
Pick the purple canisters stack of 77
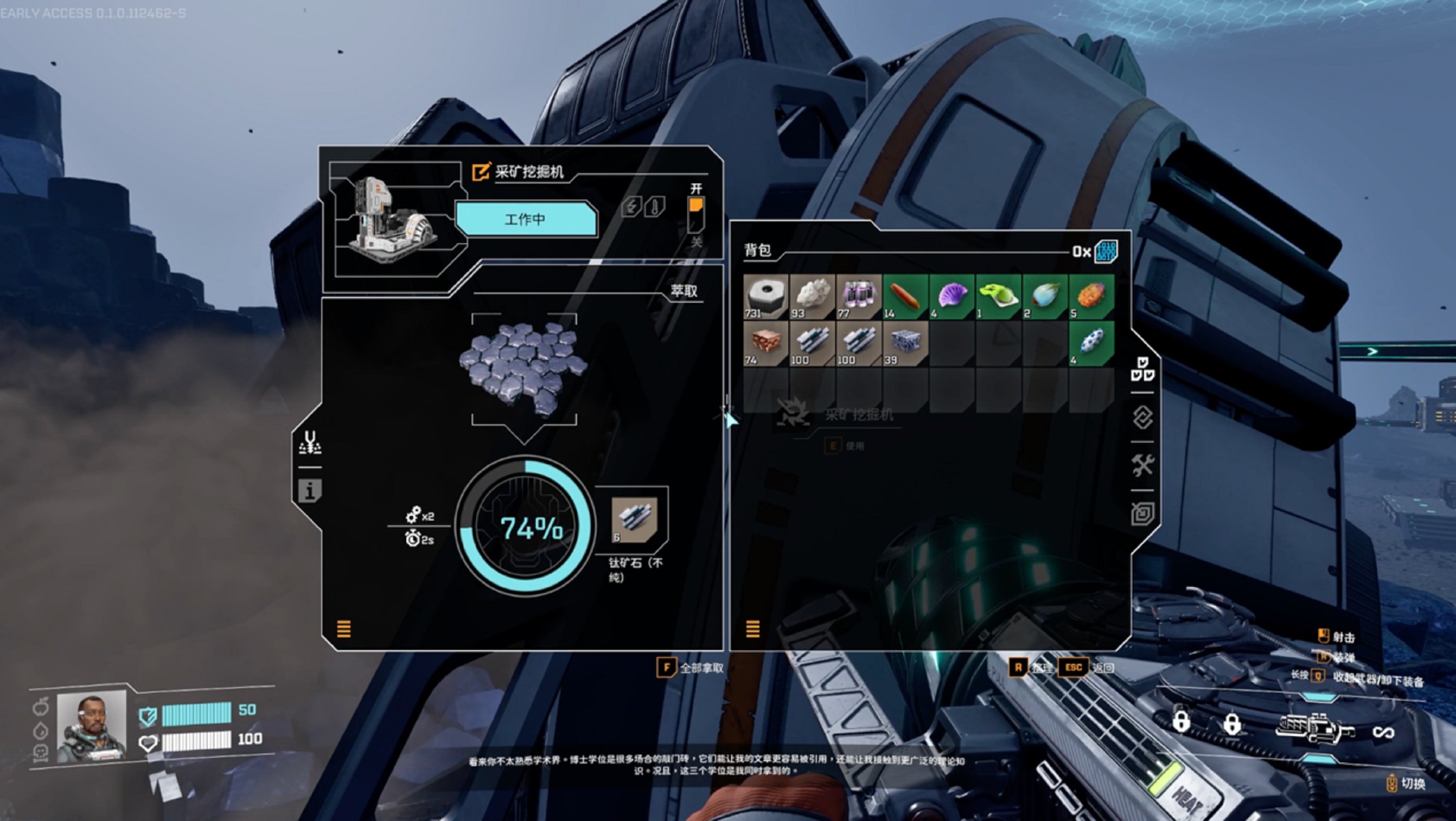coord(859,296)
